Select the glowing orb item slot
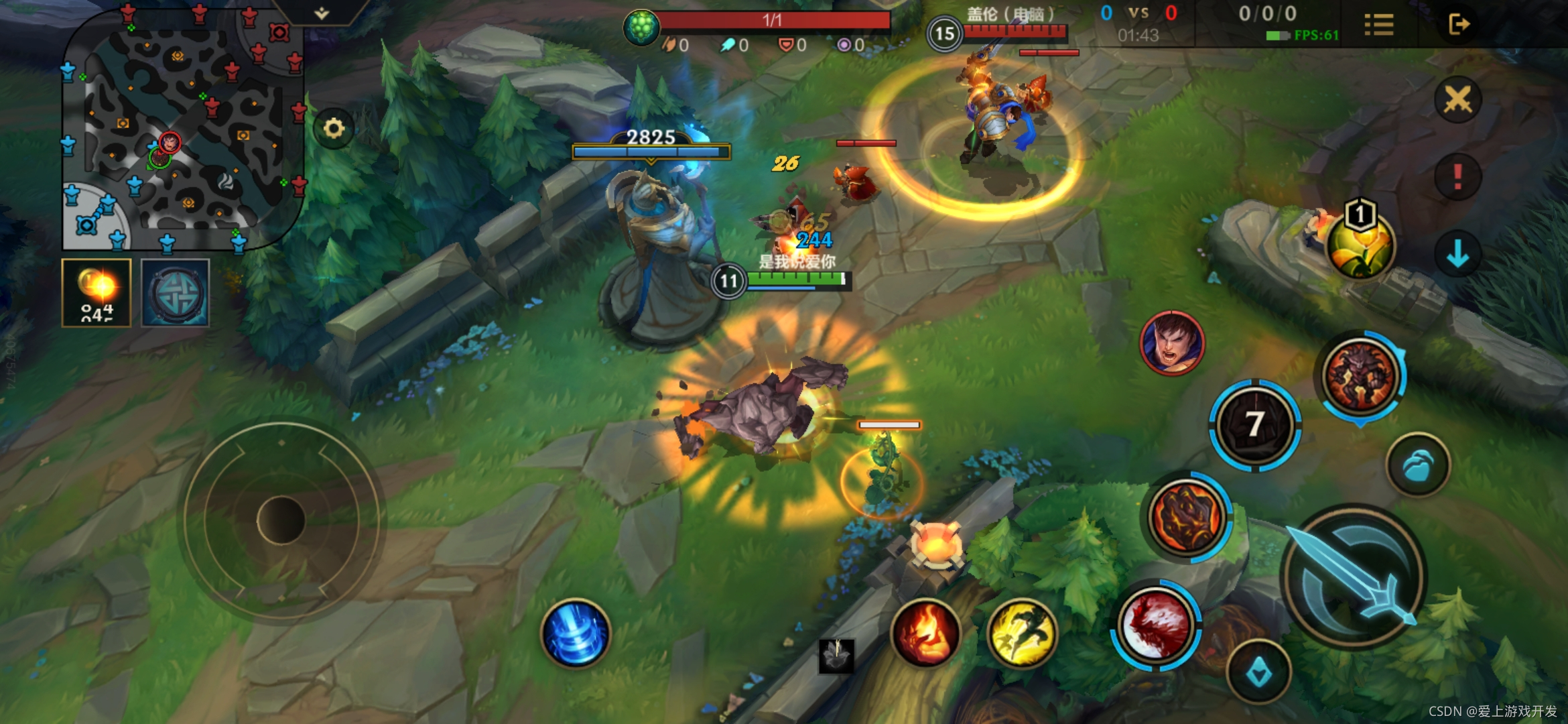The width and height of the screenshot is (1568, 724). (x=96, y=293)
